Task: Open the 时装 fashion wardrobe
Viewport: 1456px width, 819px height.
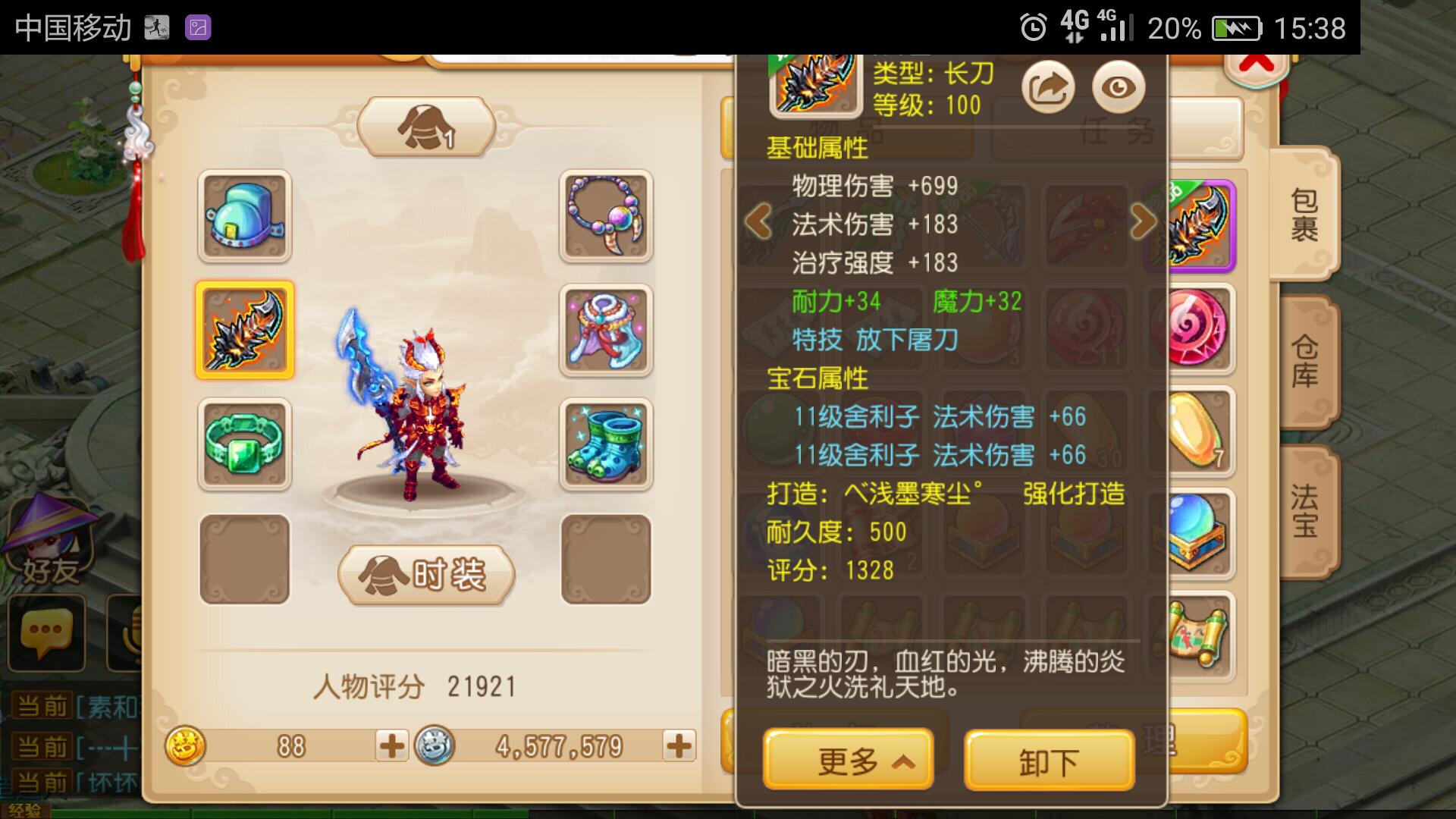Action: pyautogui.click(x=425, y=575)
